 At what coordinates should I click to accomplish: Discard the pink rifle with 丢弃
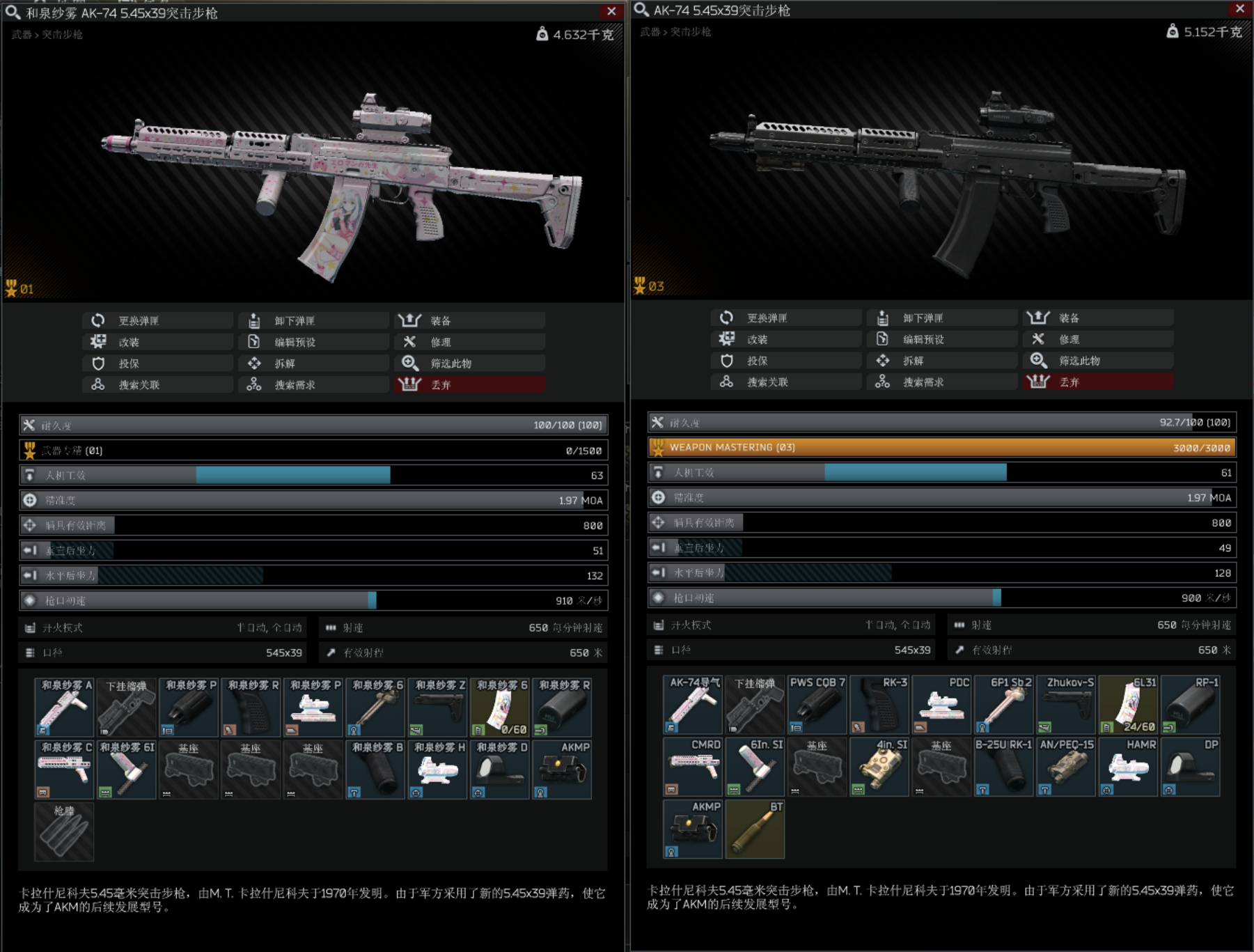[x=469, y=384]
